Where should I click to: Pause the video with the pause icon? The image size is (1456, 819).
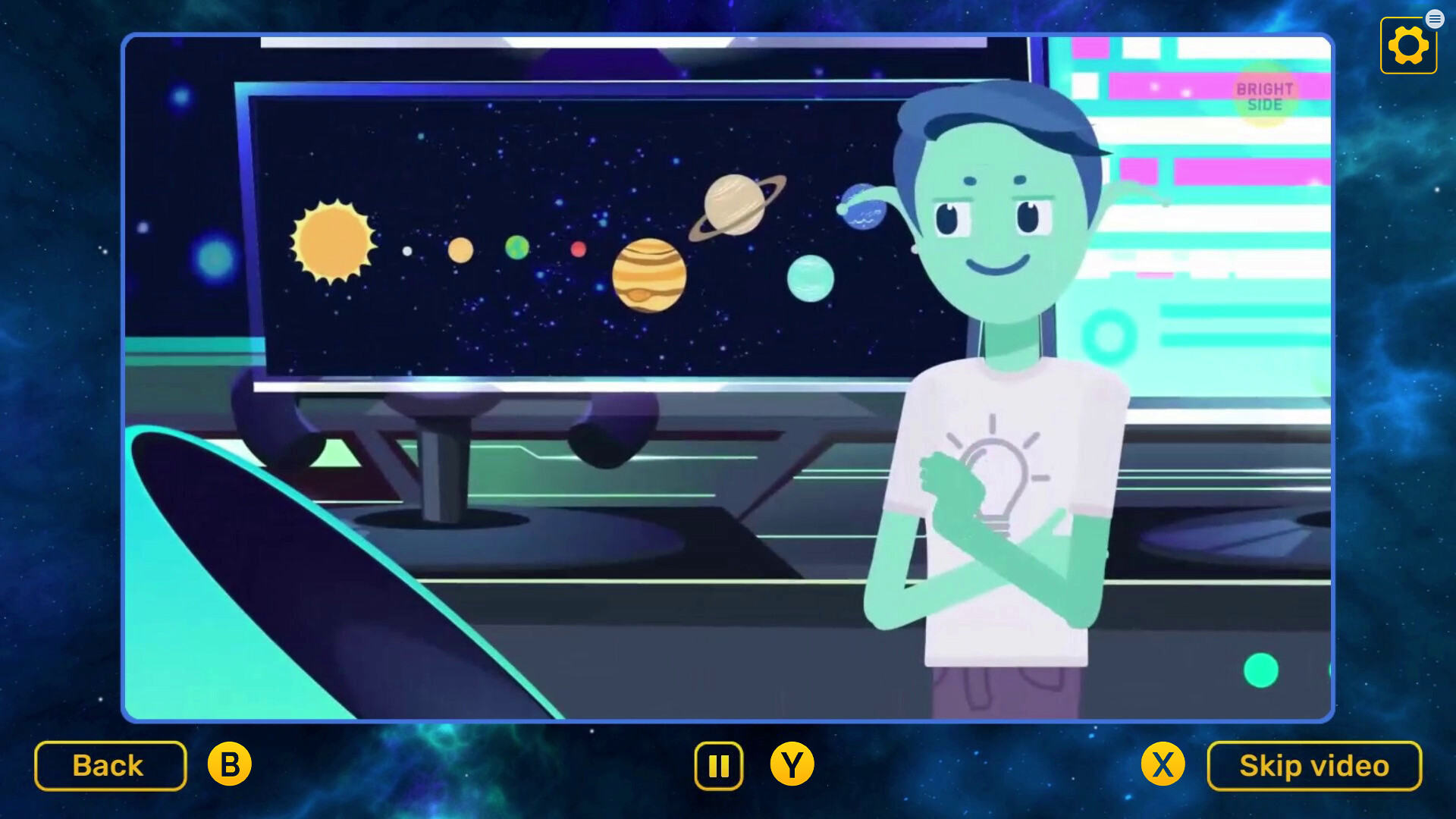(718, 765)
